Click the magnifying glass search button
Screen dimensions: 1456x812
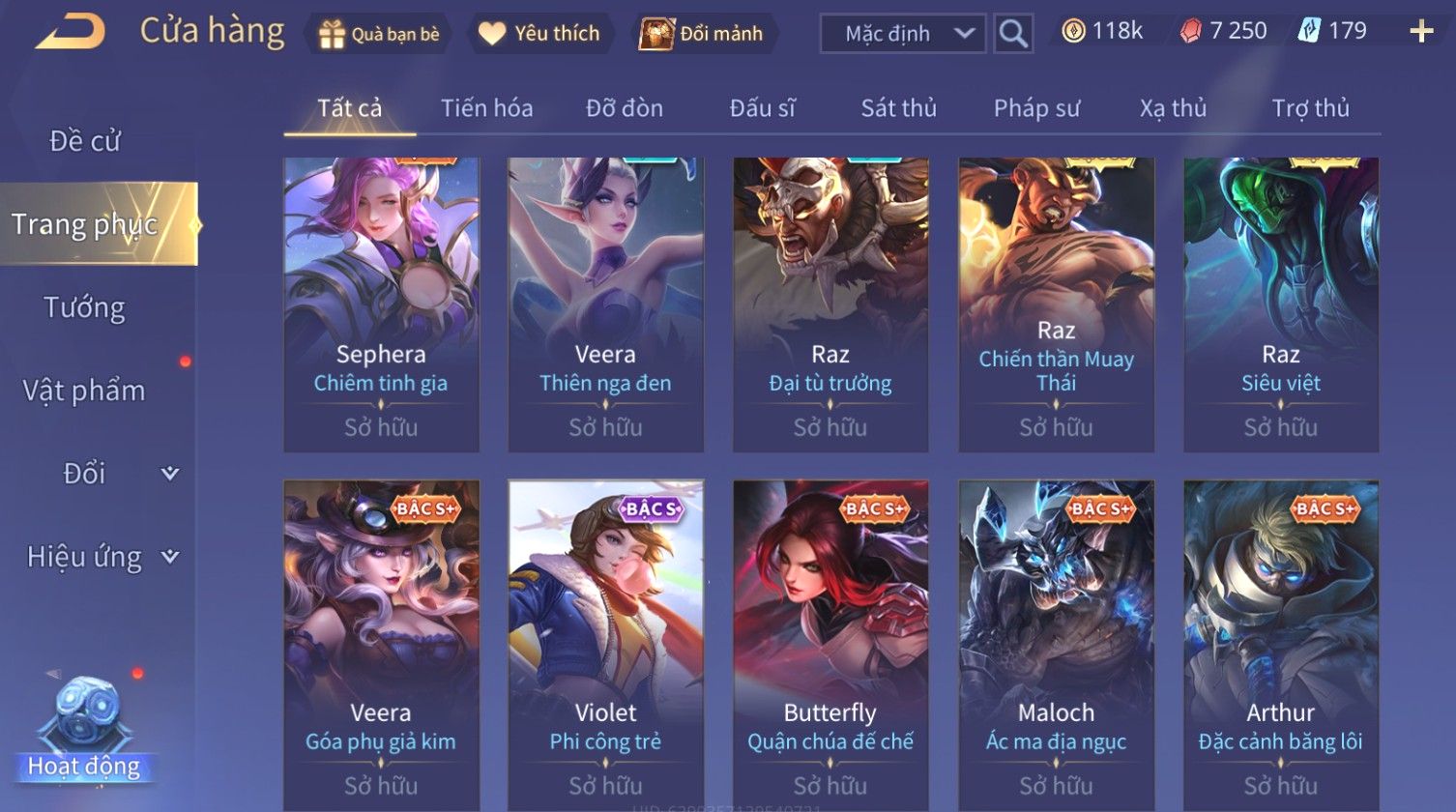click(1013, 34)
